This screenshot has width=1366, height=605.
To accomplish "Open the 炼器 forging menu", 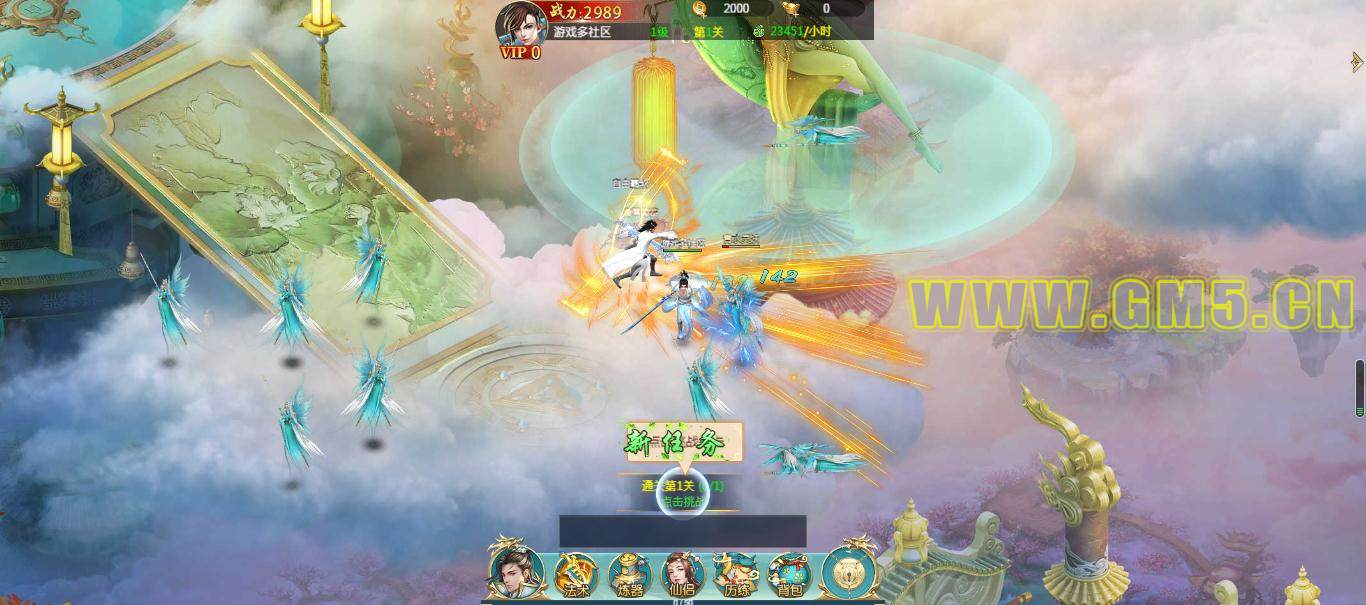I will (x=629, y=575).
